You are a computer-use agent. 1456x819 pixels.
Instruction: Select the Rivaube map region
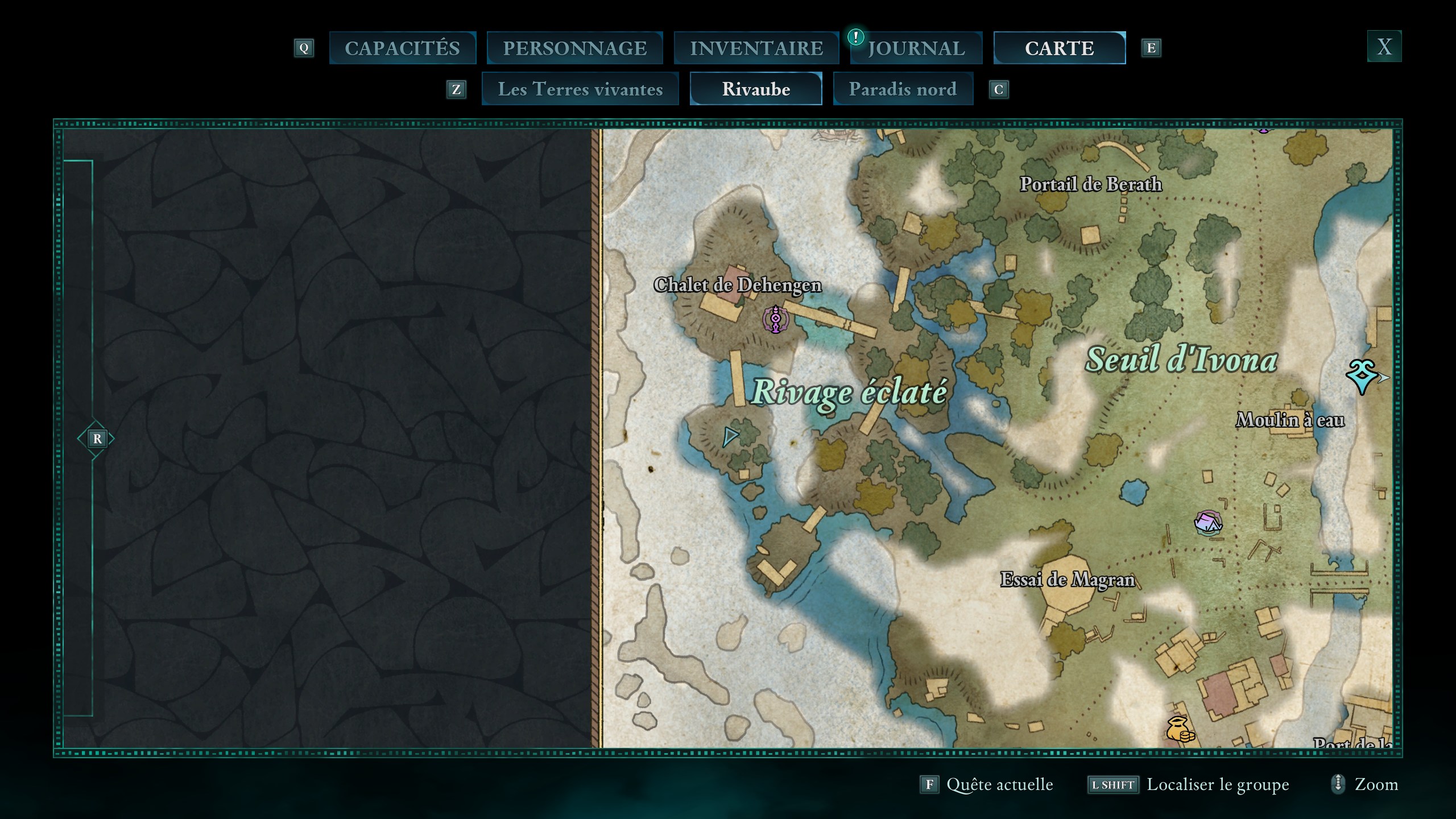coord(756,89)
